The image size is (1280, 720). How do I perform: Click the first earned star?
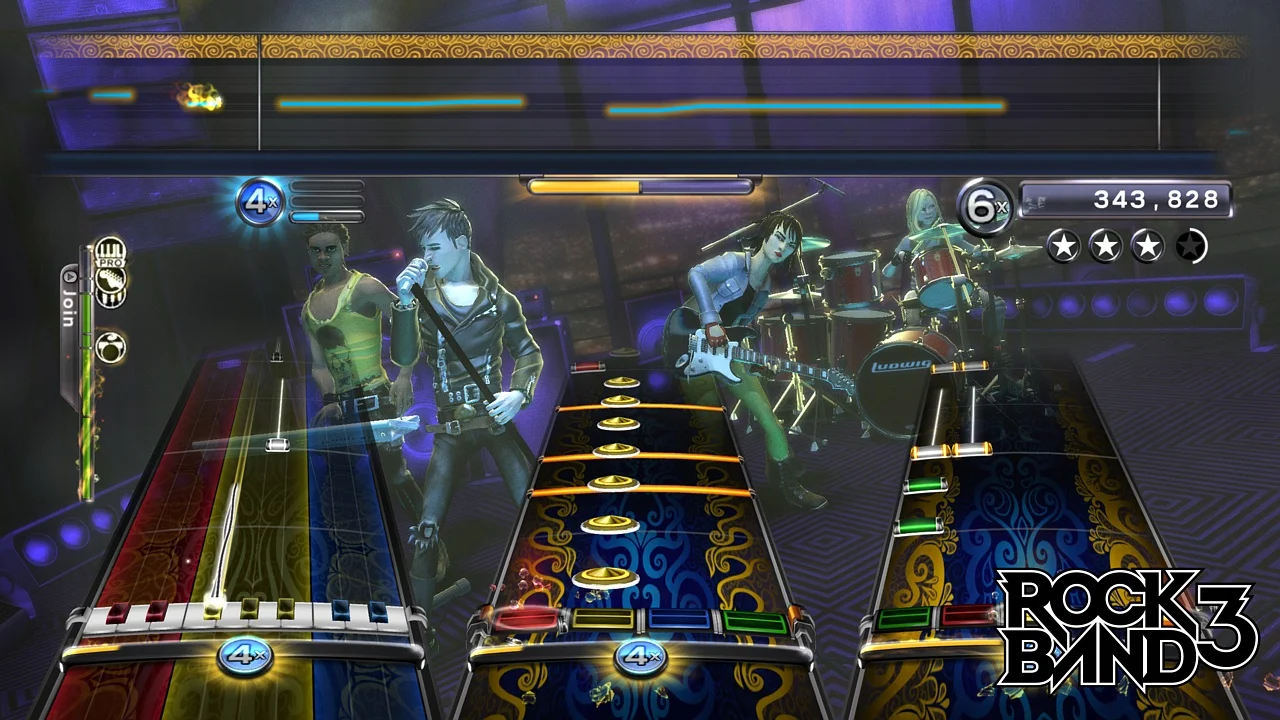pyautogui.click(x=1063, y=246)
